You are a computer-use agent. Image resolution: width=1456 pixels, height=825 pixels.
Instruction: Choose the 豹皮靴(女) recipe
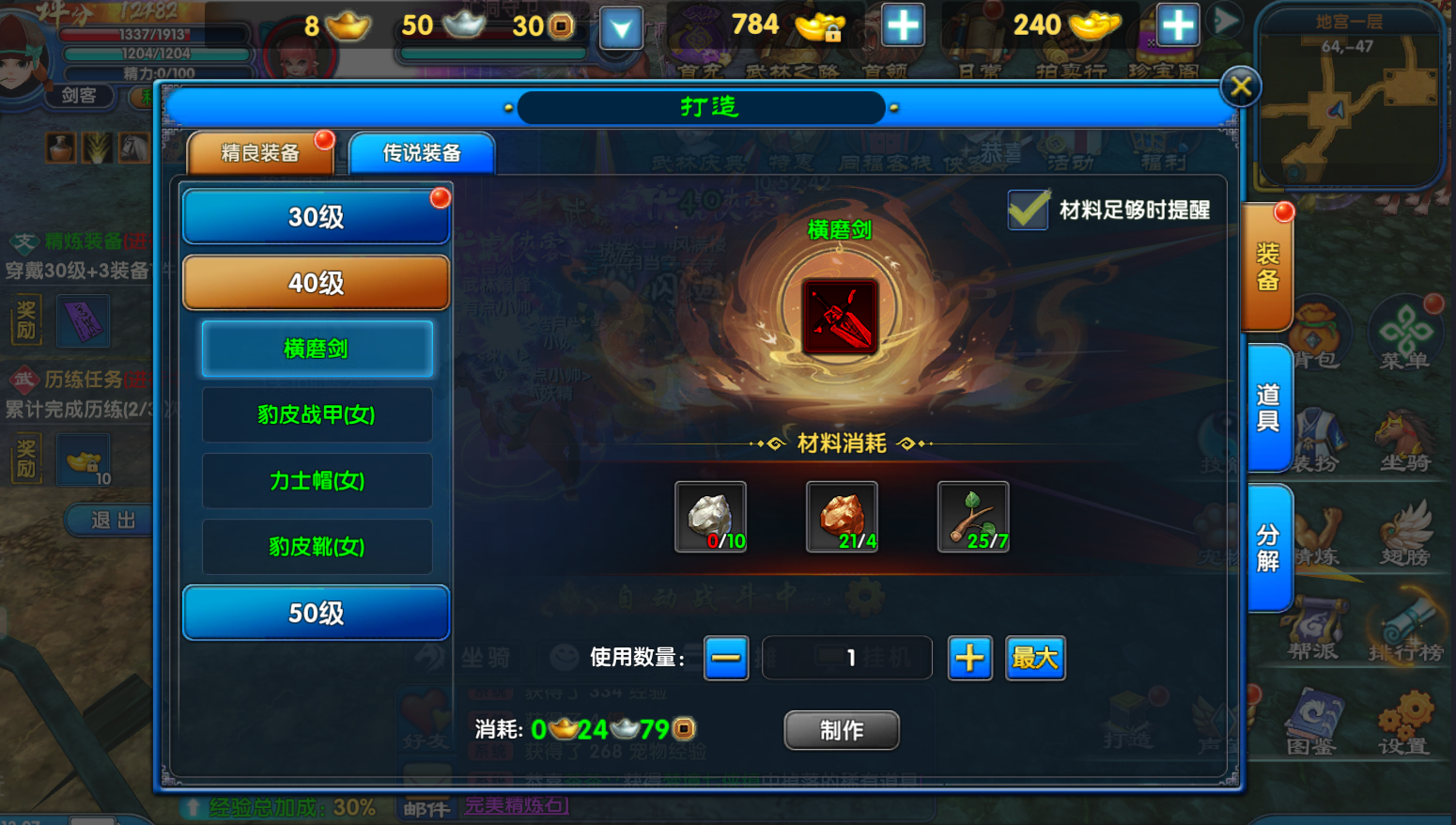coord(317,546)
